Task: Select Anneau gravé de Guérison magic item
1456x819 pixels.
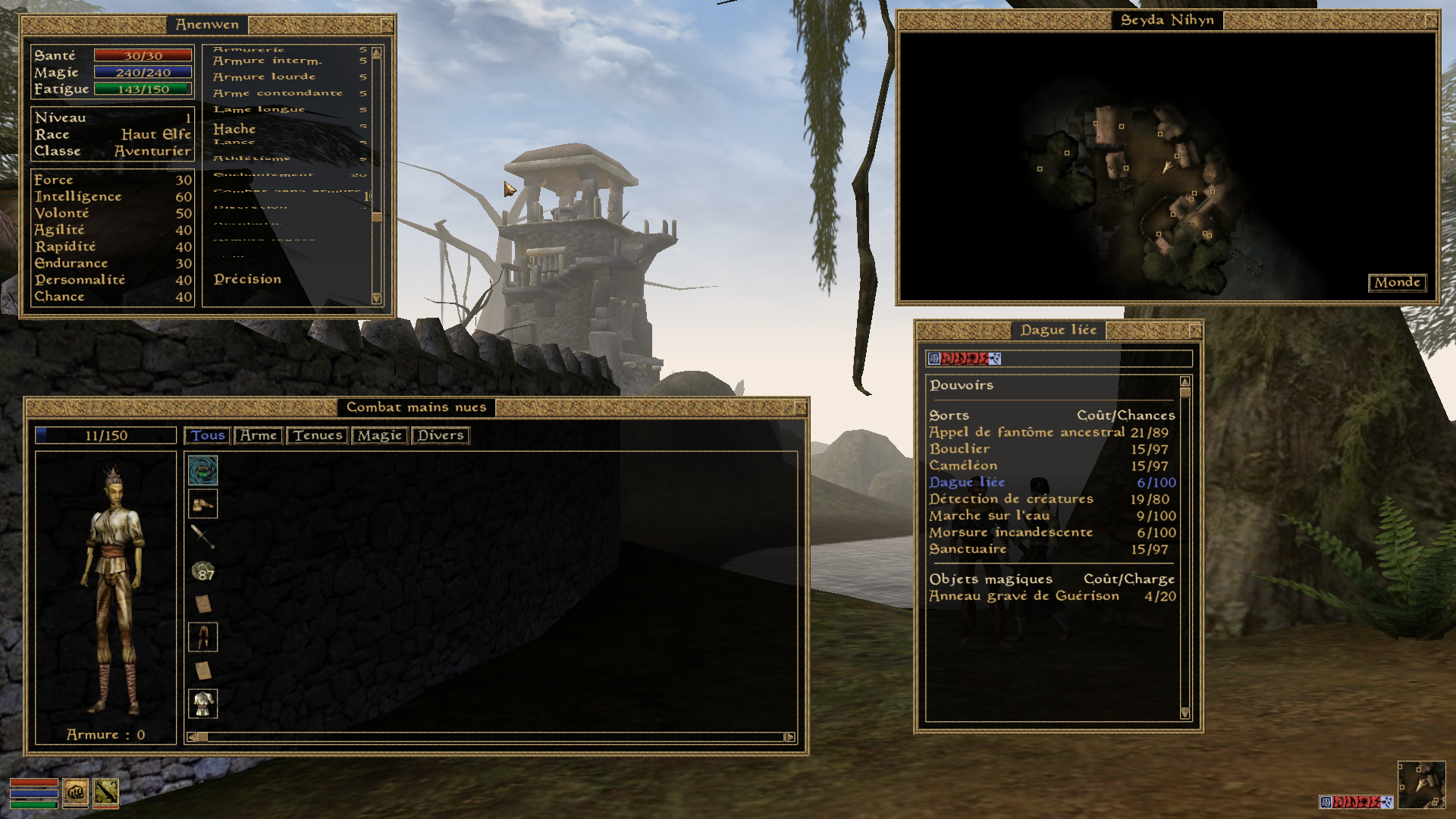Action: click(1024, 596)
